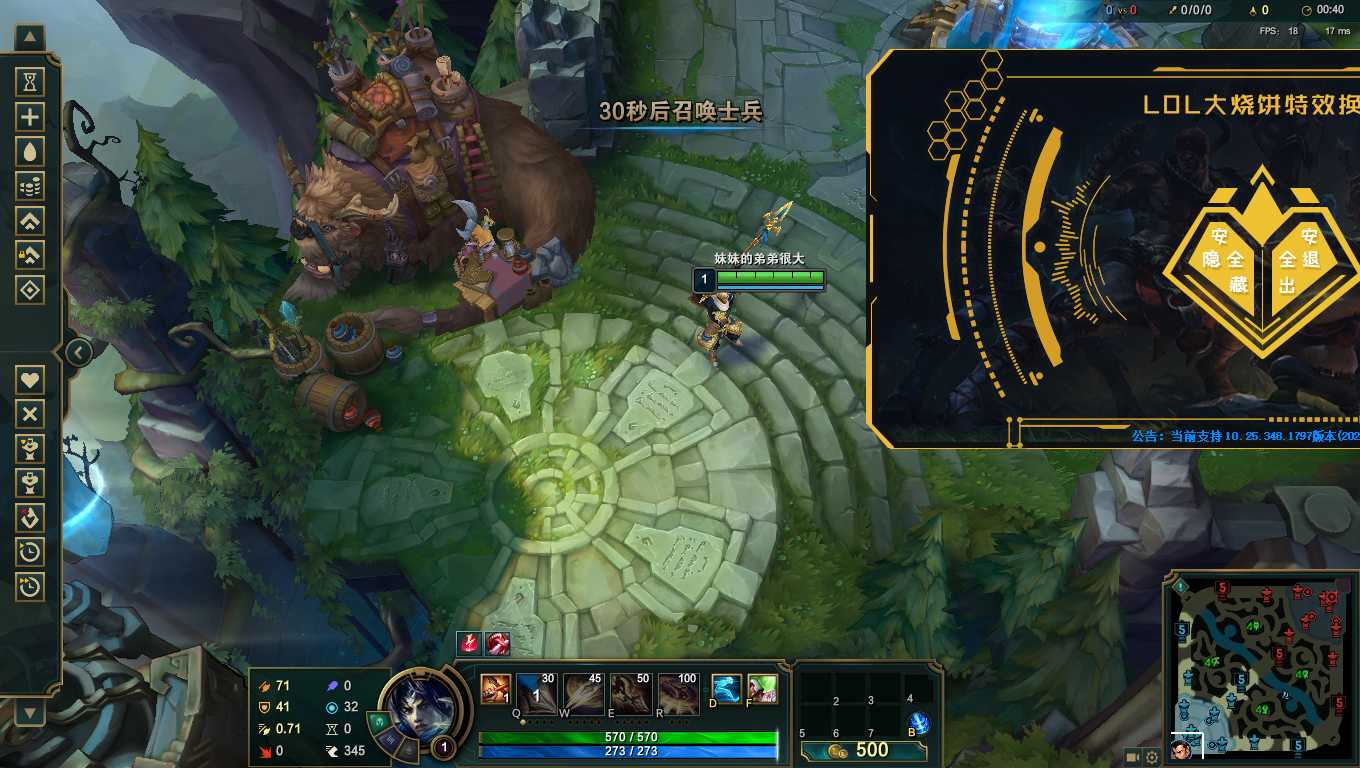
Task: Select the plus sign tool button
Action: tap(30, 117)
